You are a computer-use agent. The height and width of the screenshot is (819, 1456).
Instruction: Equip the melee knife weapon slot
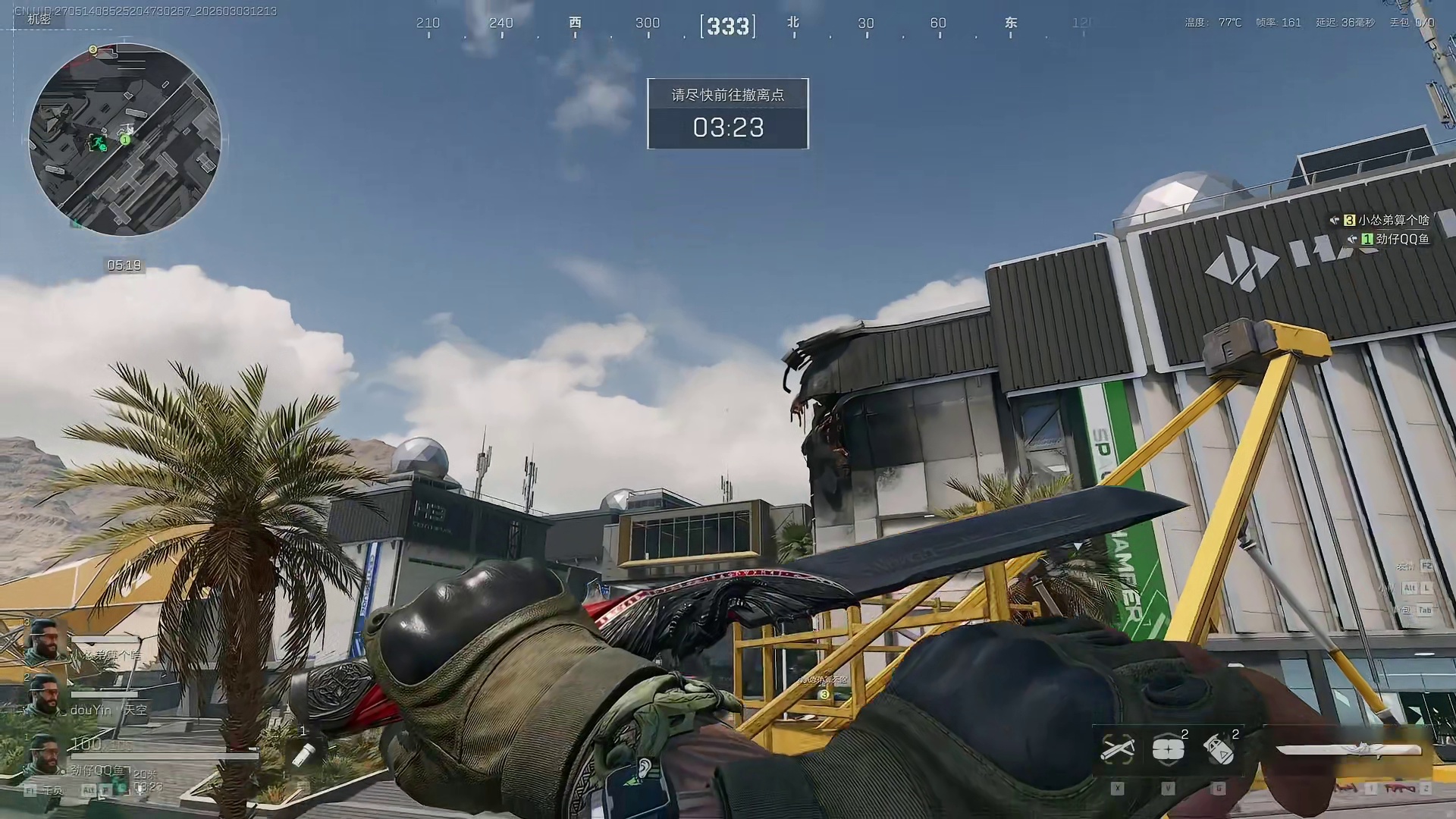pos(1348,750)
